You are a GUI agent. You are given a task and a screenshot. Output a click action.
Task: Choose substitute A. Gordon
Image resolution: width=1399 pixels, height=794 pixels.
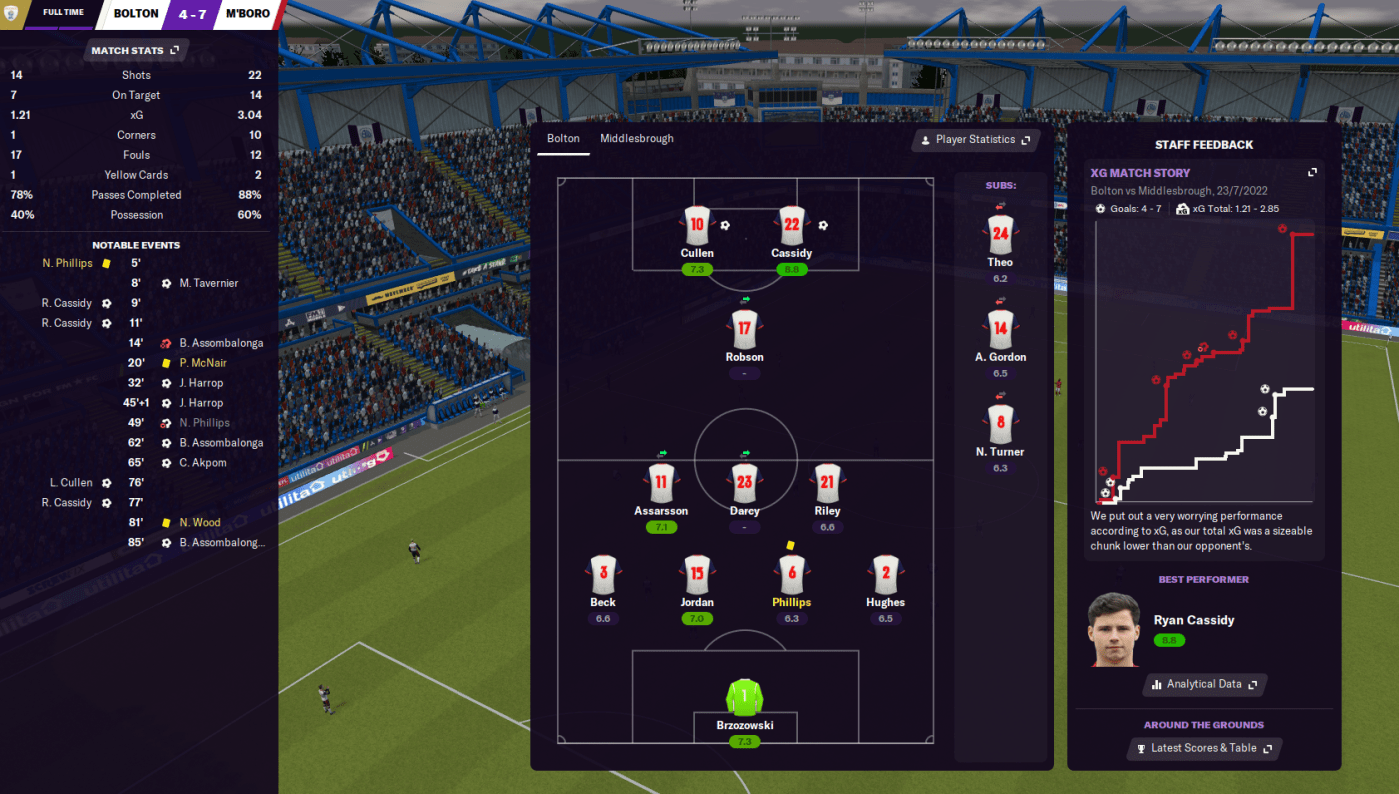pos(1000,330)
